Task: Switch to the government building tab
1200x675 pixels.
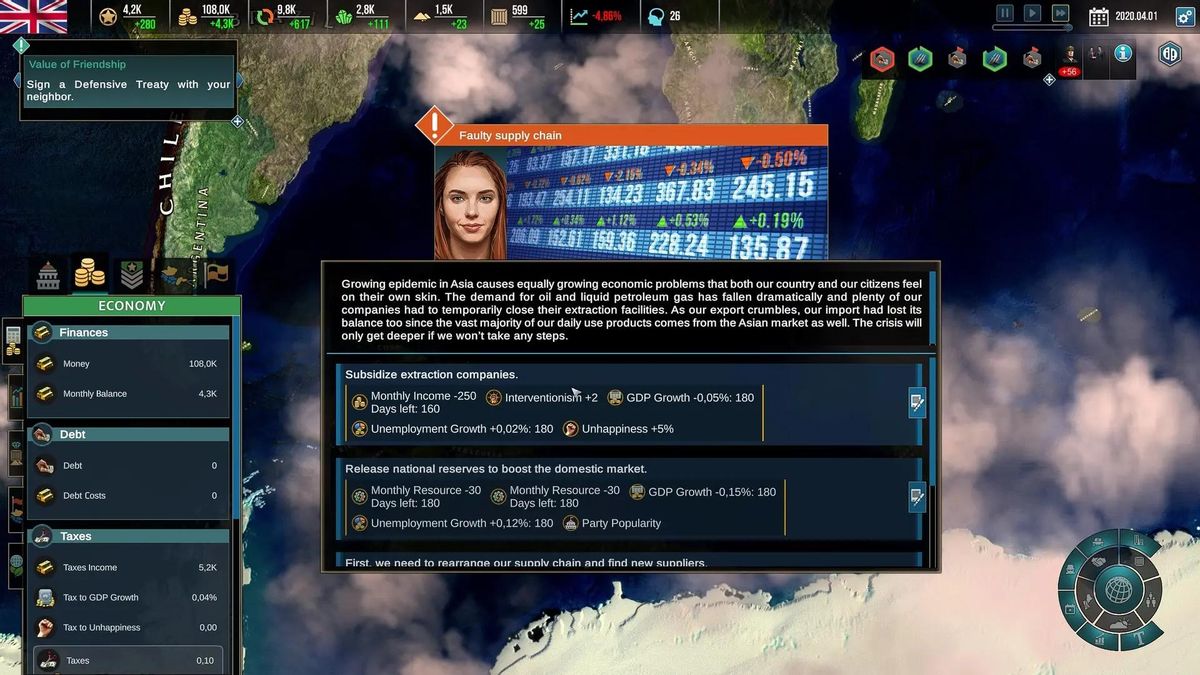Action: tap(48, 274)
